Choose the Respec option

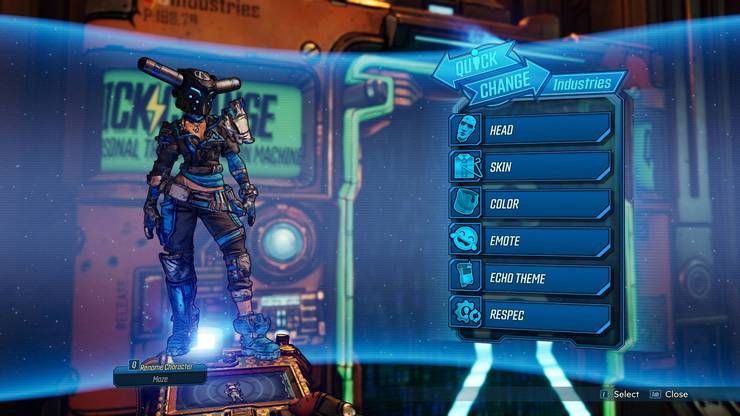530,314
